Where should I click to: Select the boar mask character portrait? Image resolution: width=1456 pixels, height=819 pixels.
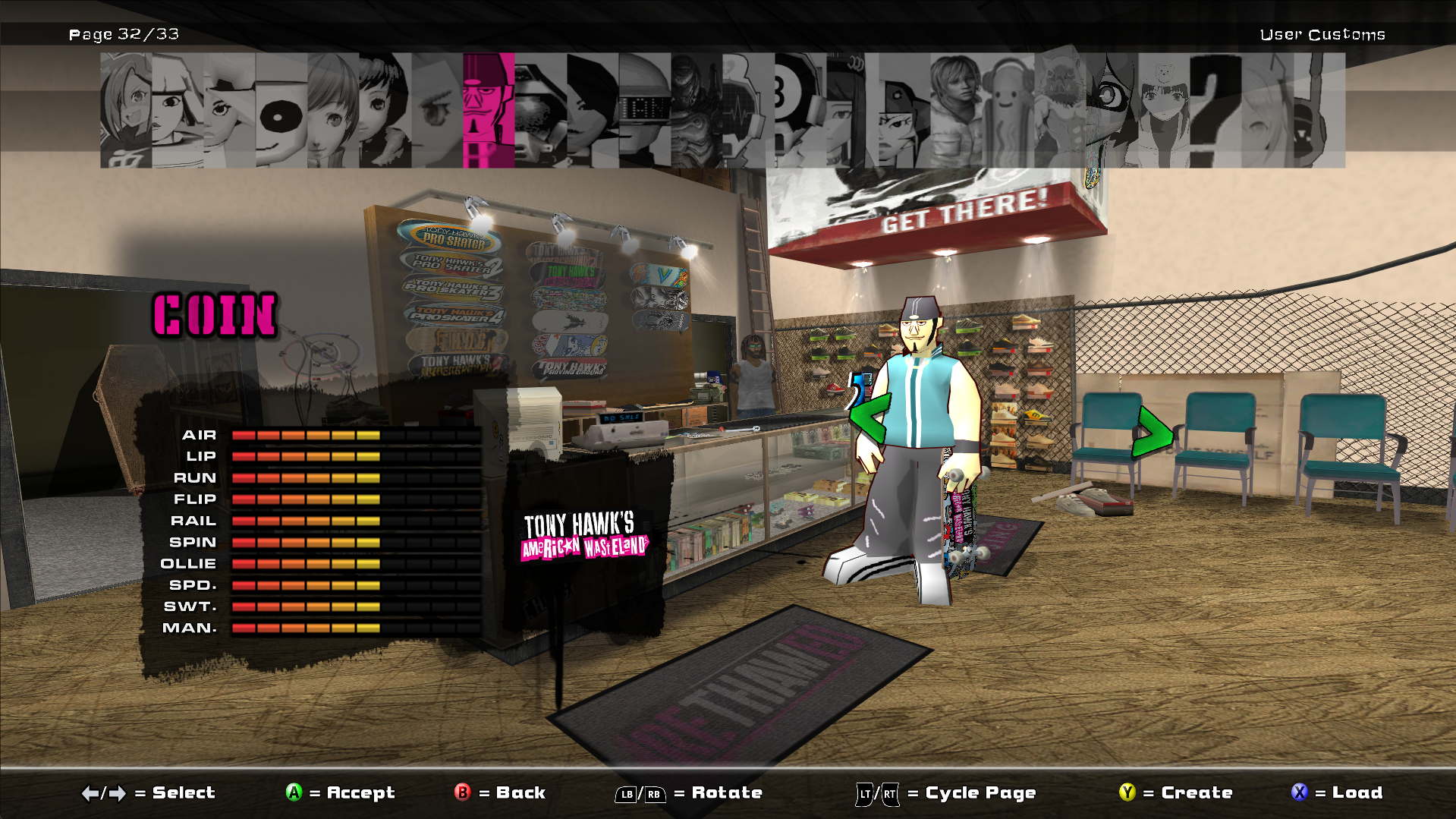point(1059,110)
